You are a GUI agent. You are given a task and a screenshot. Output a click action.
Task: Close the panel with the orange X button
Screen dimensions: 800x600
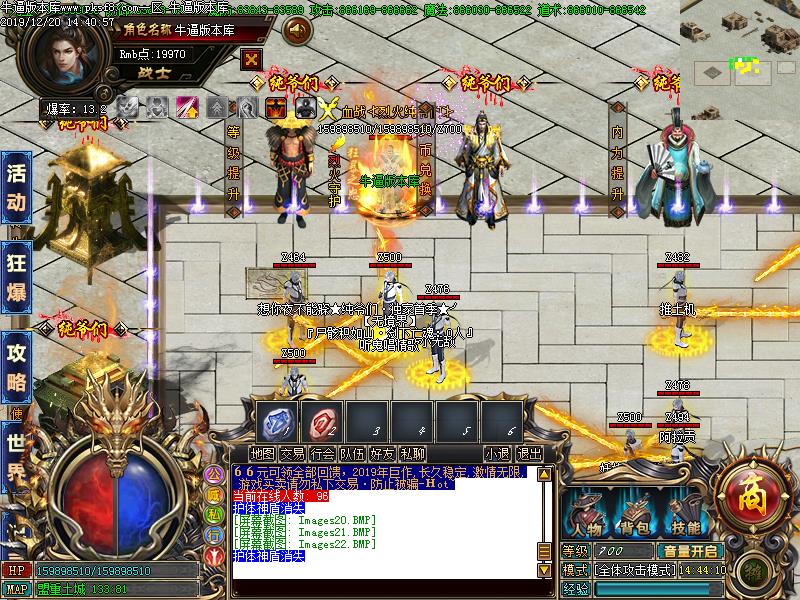[252, 59]
